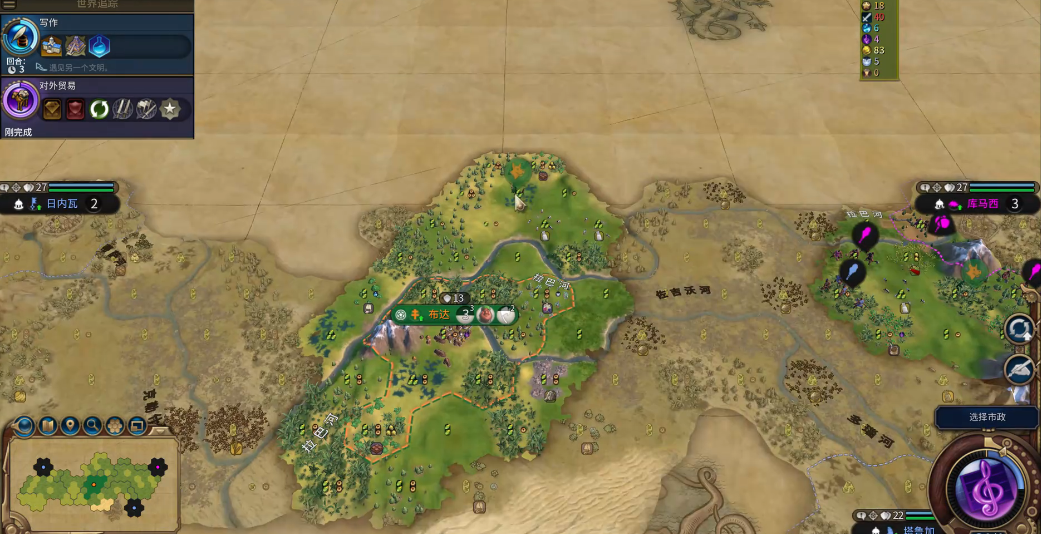Toggle the world tracker menu button
The width and height of the screenshot is (1041, 534).
pyautogui.click(x=9, y=5)
